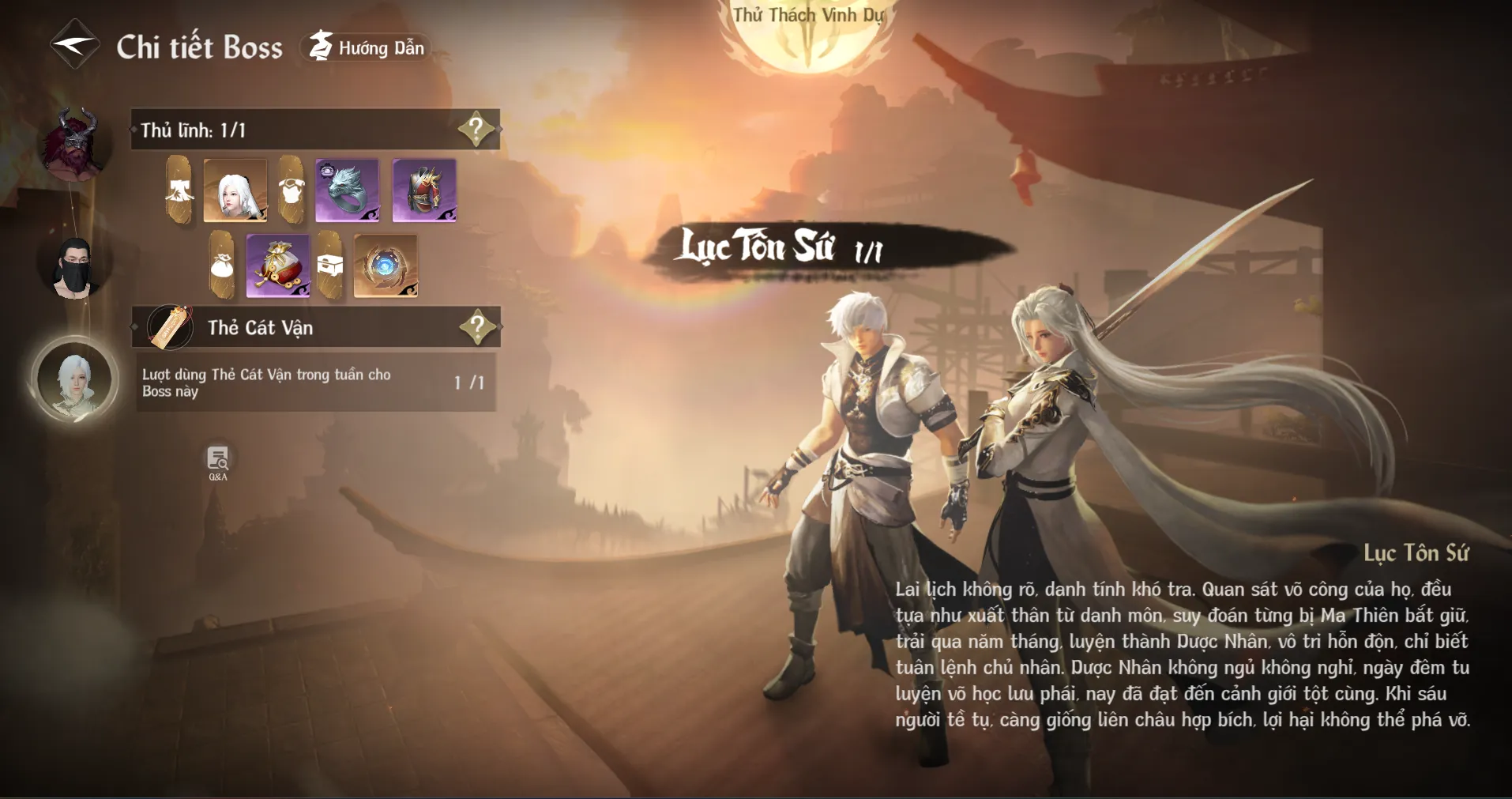The height and width of the screenshot is (799, 1512).
Task: View the wolf head ring reward
Action: click(347, 190)
